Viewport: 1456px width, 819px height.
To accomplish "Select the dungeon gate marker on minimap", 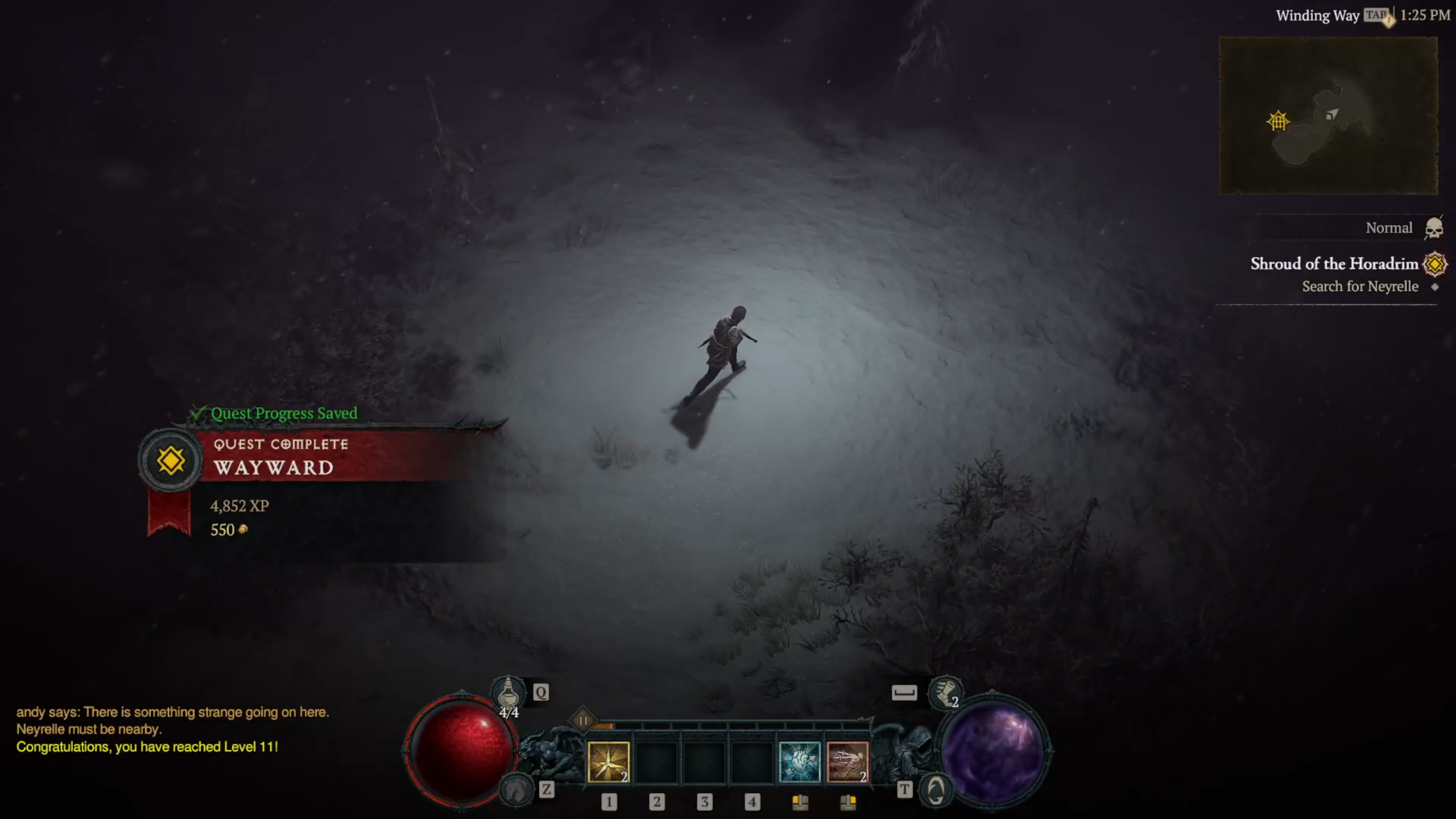I will click(1278, 121).
